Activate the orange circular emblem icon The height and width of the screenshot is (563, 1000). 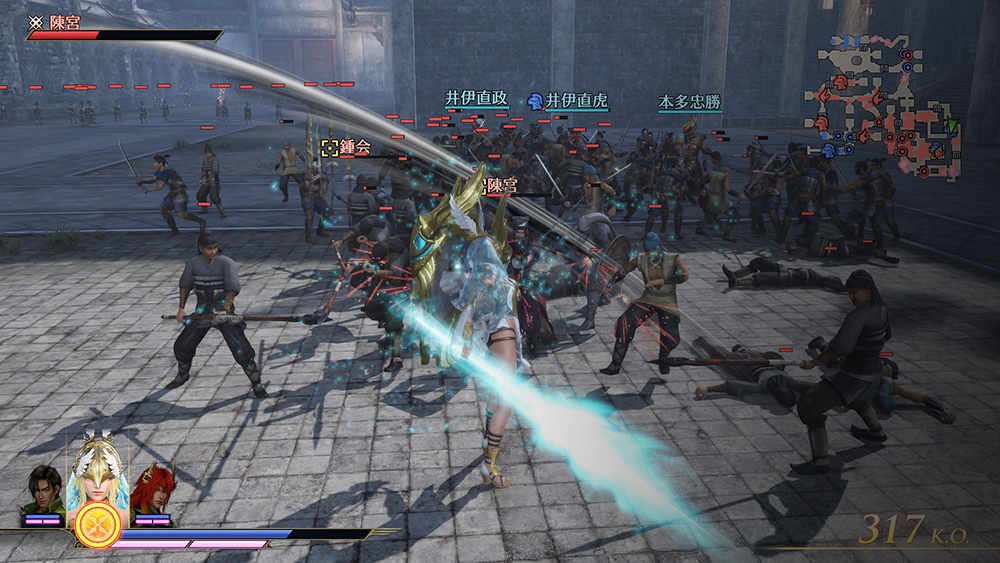pyautogui.click(x=97, y=527)
